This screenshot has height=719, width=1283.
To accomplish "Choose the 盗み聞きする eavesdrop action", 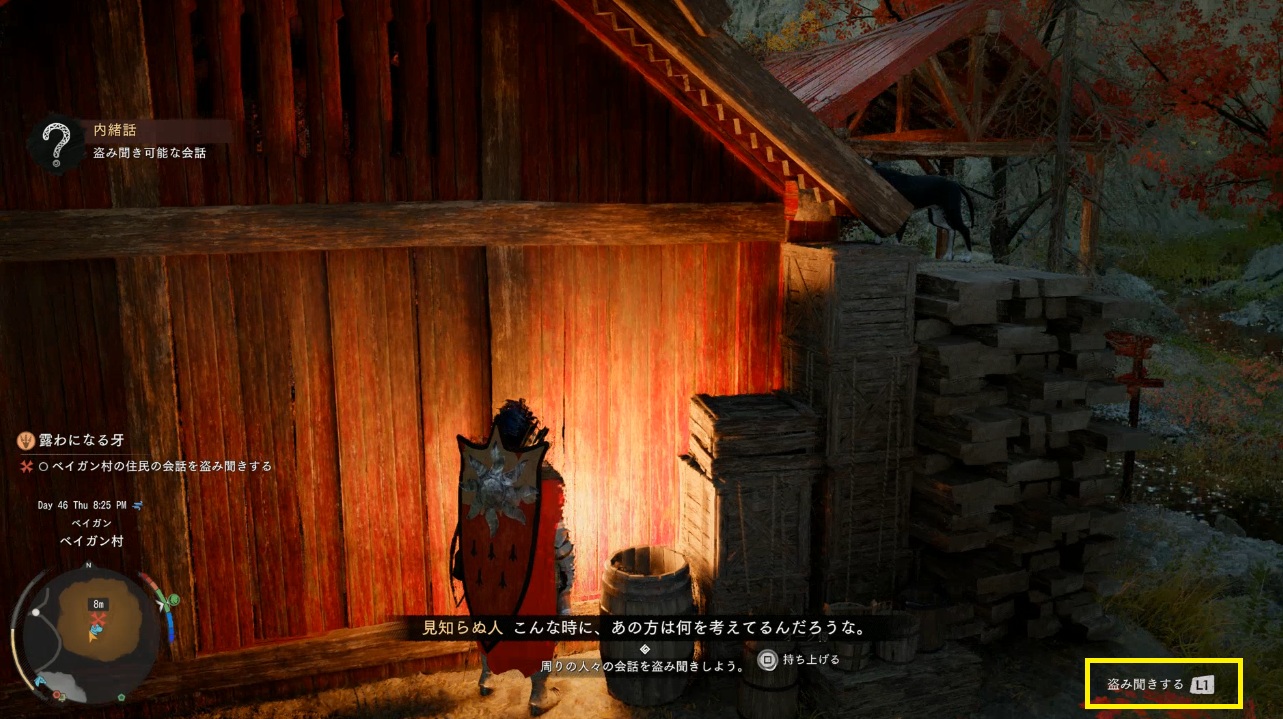I will pos(1160,685).
